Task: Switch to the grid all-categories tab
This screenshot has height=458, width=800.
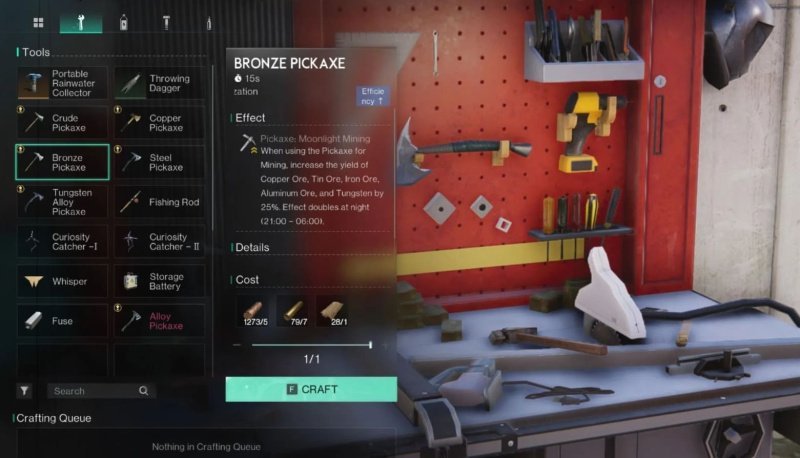Action: tap(38, 22)
